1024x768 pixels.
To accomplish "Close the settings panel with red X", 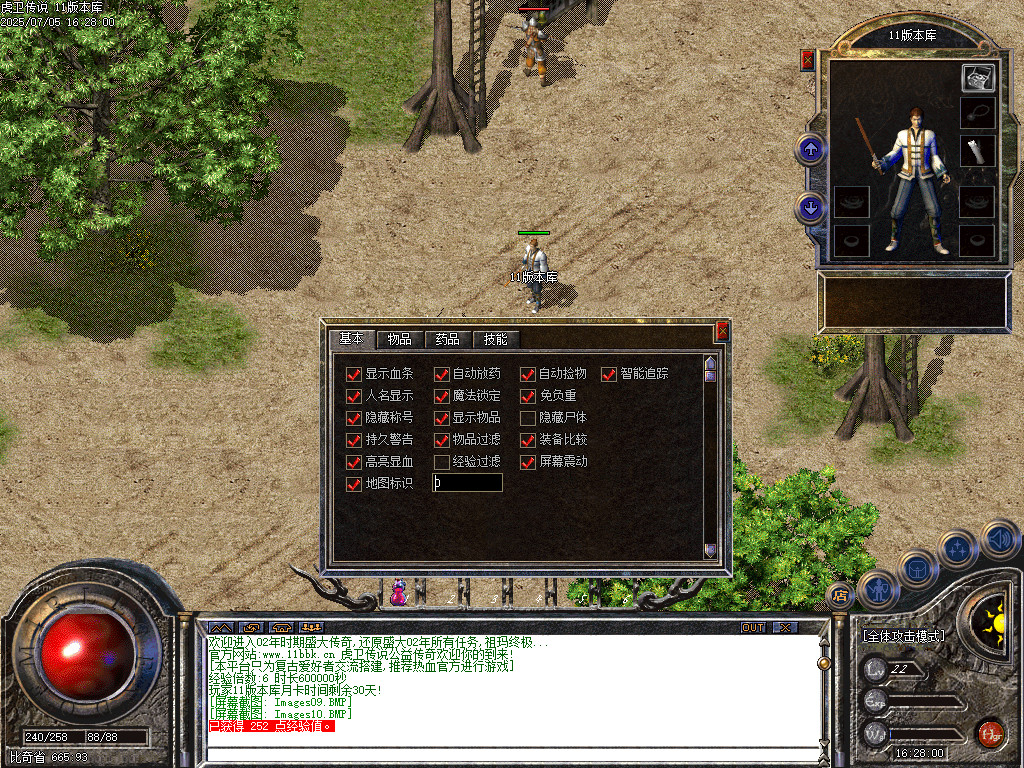I will coord(722,331).
